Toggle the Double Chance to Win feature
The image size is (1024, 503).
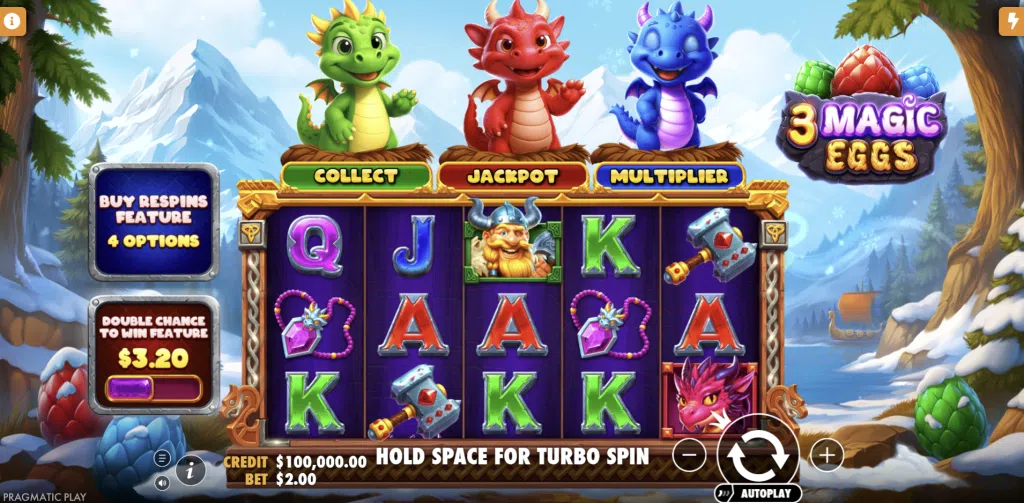tap(154, 387)
